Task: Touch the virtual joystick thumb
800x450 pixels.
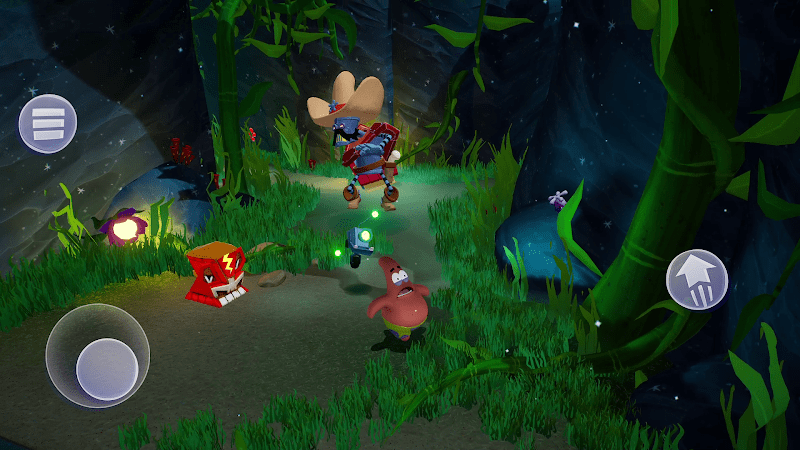Action: click(107, 368)
